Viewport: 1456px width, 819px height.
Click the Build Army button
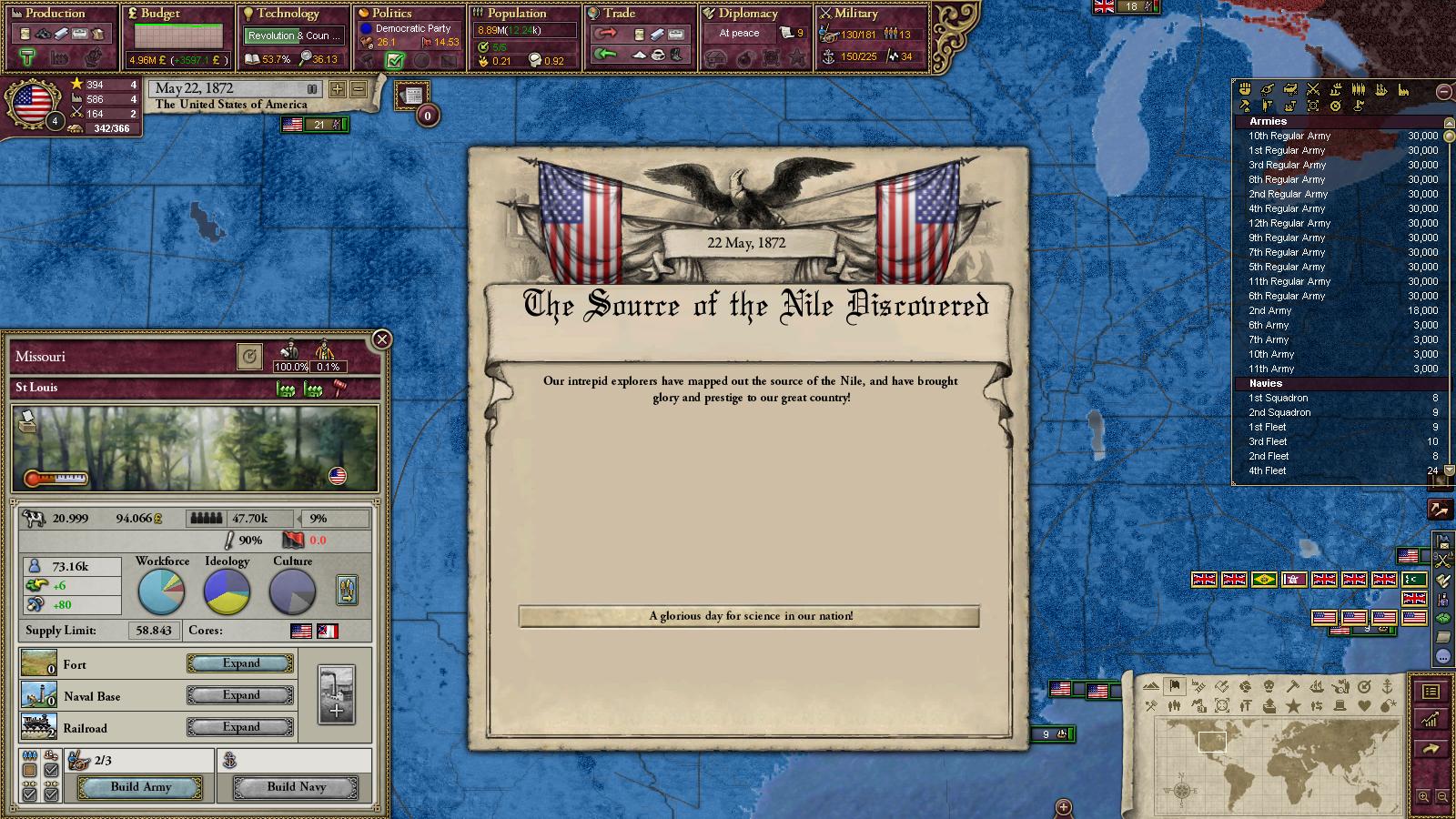coord(141,787)
